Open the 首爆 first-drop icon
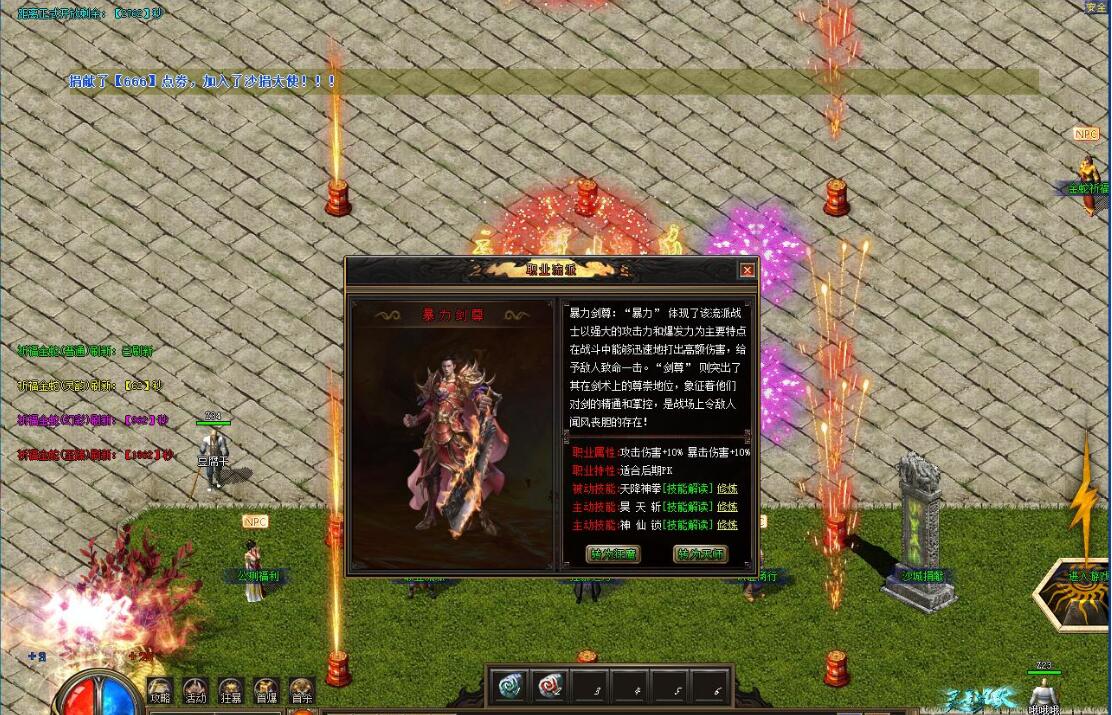1112x715 pixels. [x=266, y=691]
